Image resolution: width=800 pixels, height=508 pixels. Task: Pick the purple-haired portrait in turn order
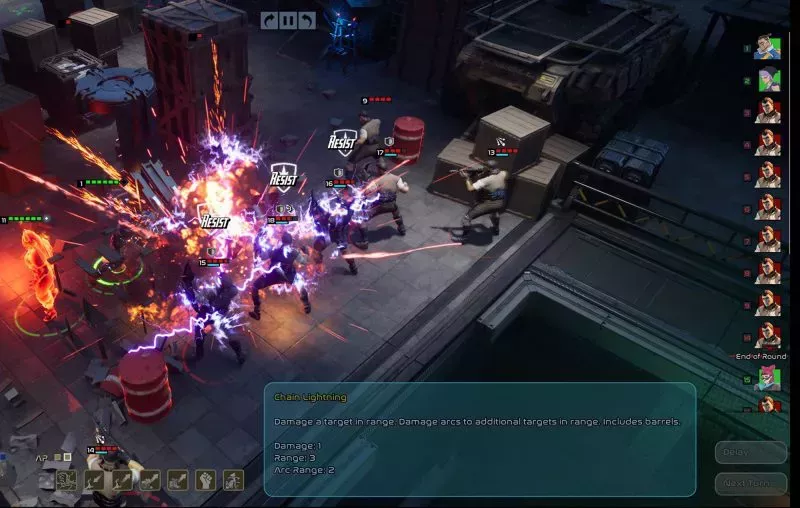(x=767, y=79)
